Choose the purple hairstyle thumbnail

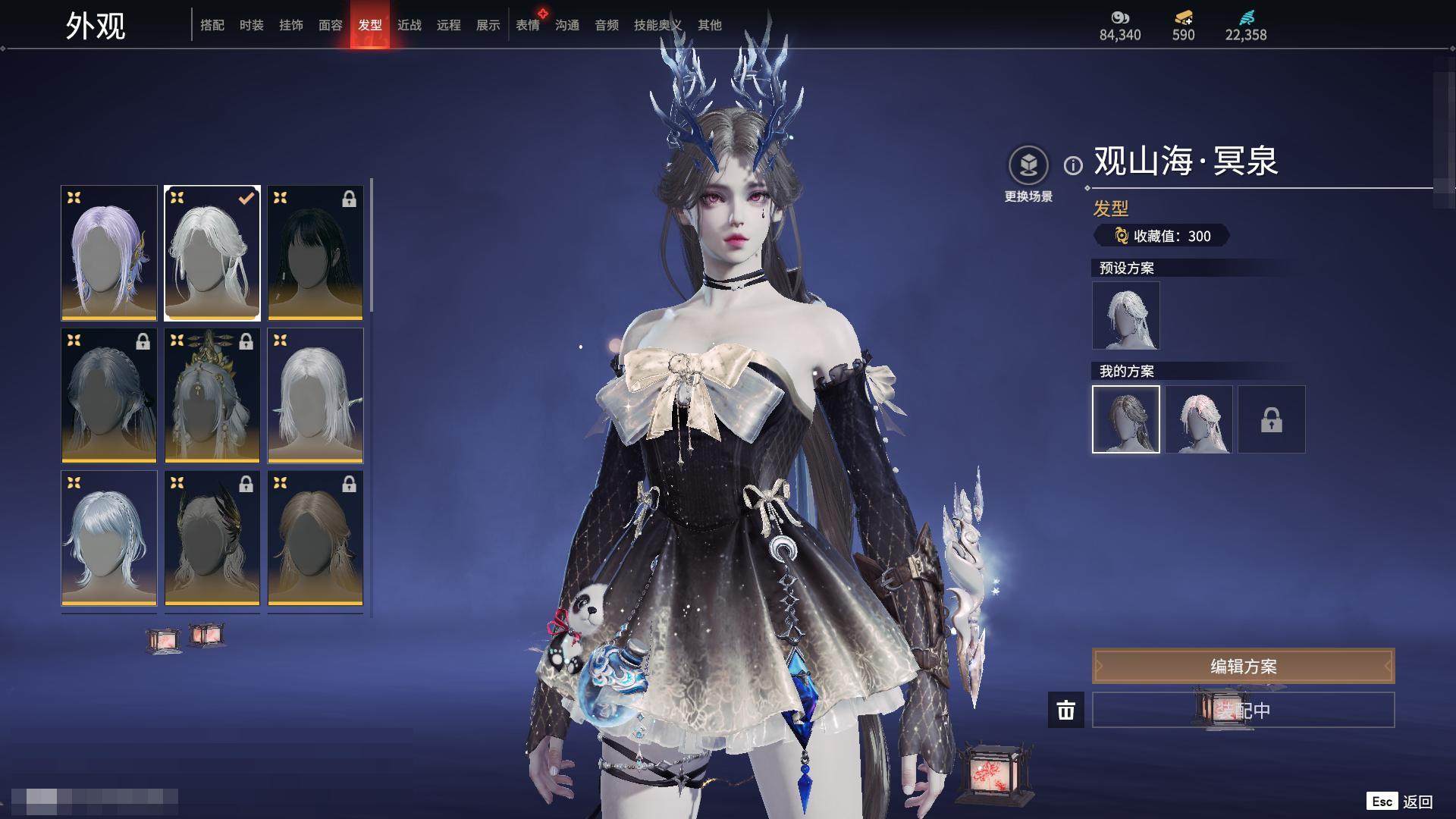(109, 253)
